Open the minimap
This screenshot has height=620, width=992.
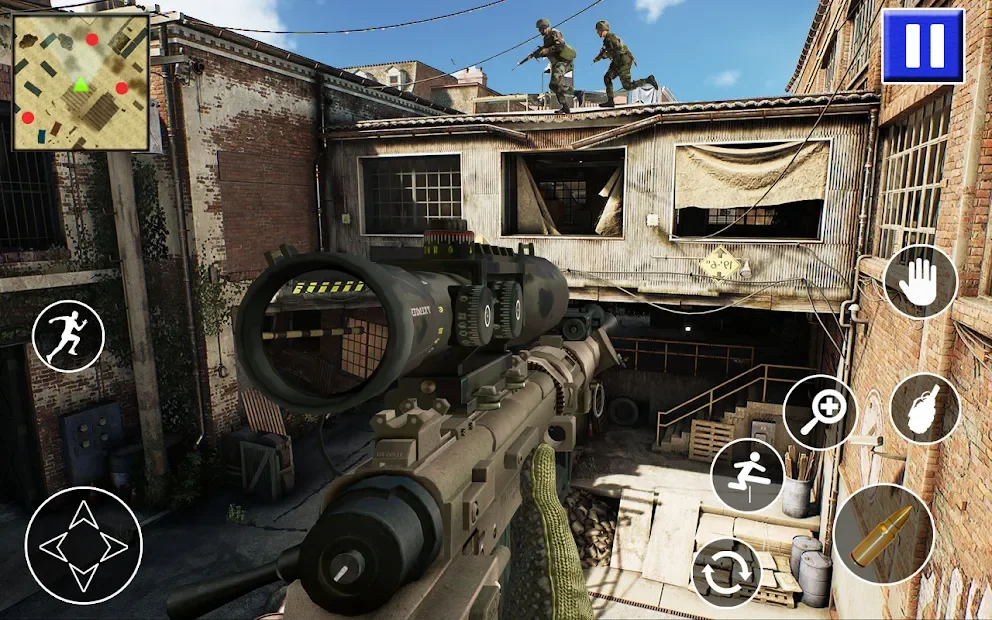click(80, 82)
